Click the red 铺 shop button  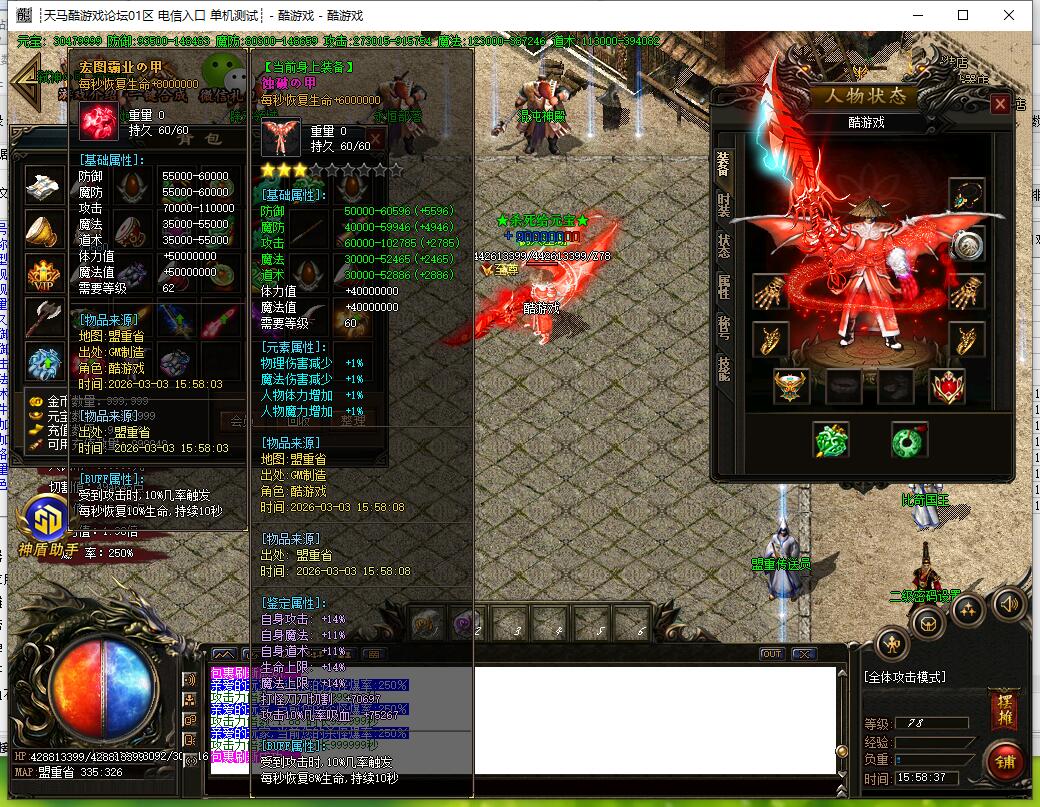tap(1004, 762)
